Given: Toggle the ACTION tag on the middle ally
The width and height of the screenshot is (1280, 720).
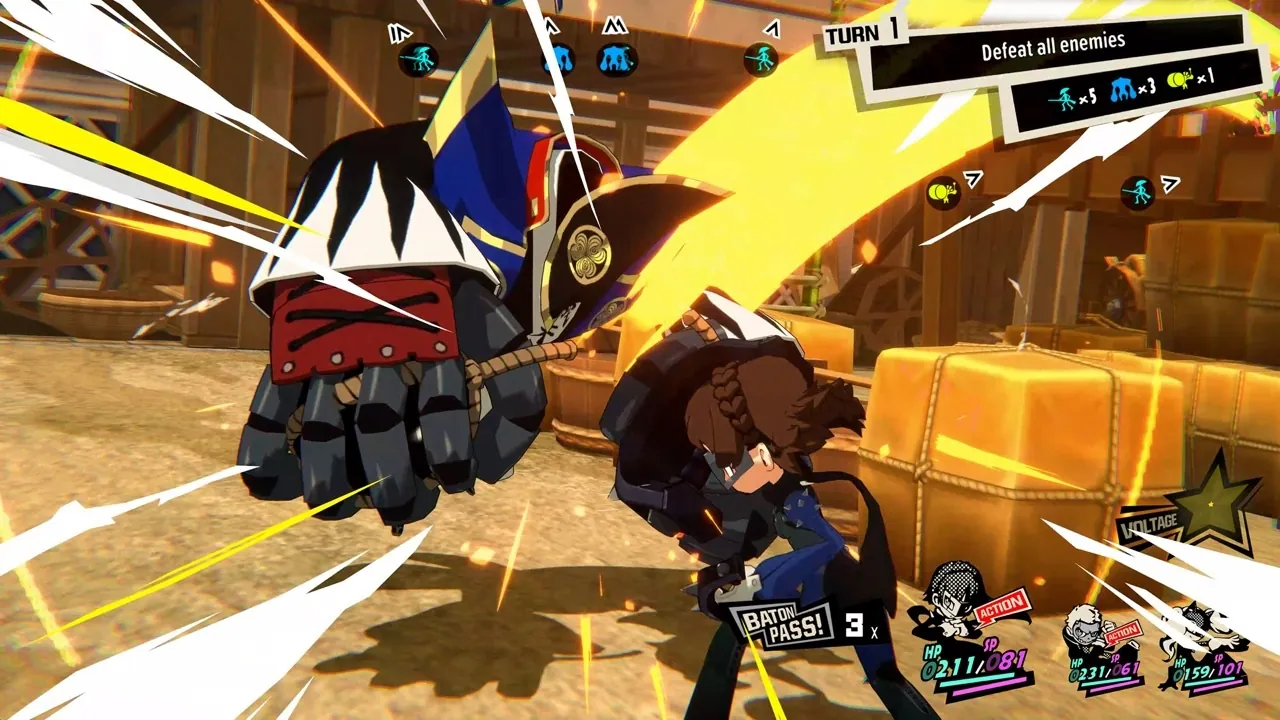Looking at the screenshot, I should tap(1126, 632).
